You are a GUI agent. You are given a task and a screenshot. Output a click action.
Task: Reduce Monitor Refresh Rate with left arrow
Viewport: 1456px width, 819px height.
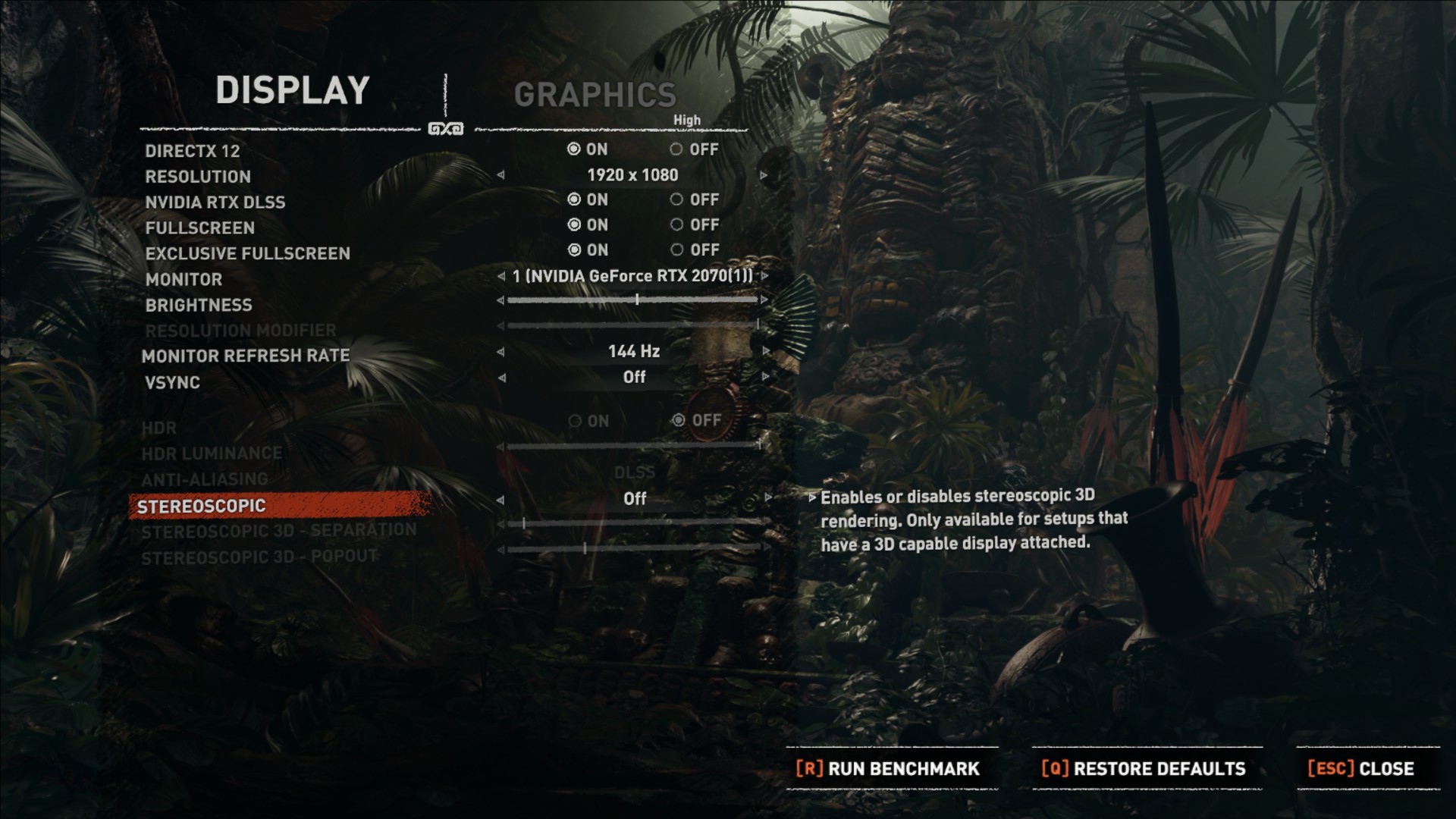point(500,352)
